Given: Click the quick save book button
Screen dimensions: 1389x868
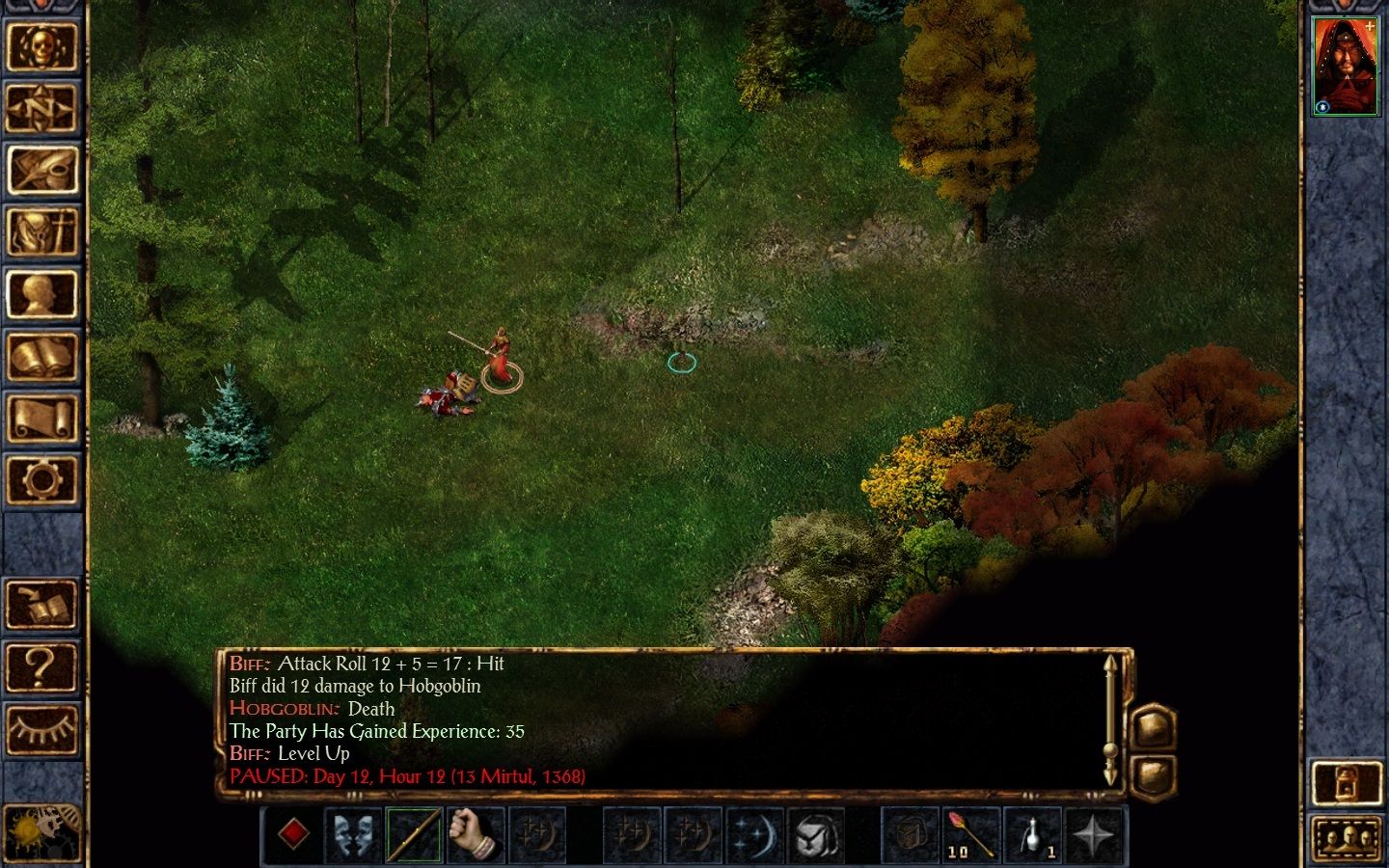Looking at the screenshot, I should pyautogui.click(x=41, y=605).
